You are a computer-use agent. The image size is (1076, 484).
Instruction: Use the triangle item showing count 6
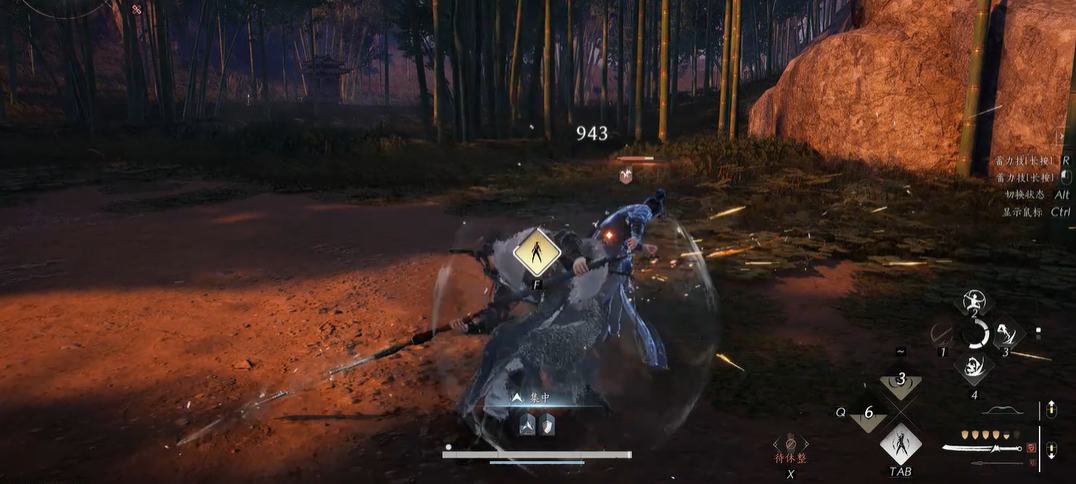click(868, 412)
